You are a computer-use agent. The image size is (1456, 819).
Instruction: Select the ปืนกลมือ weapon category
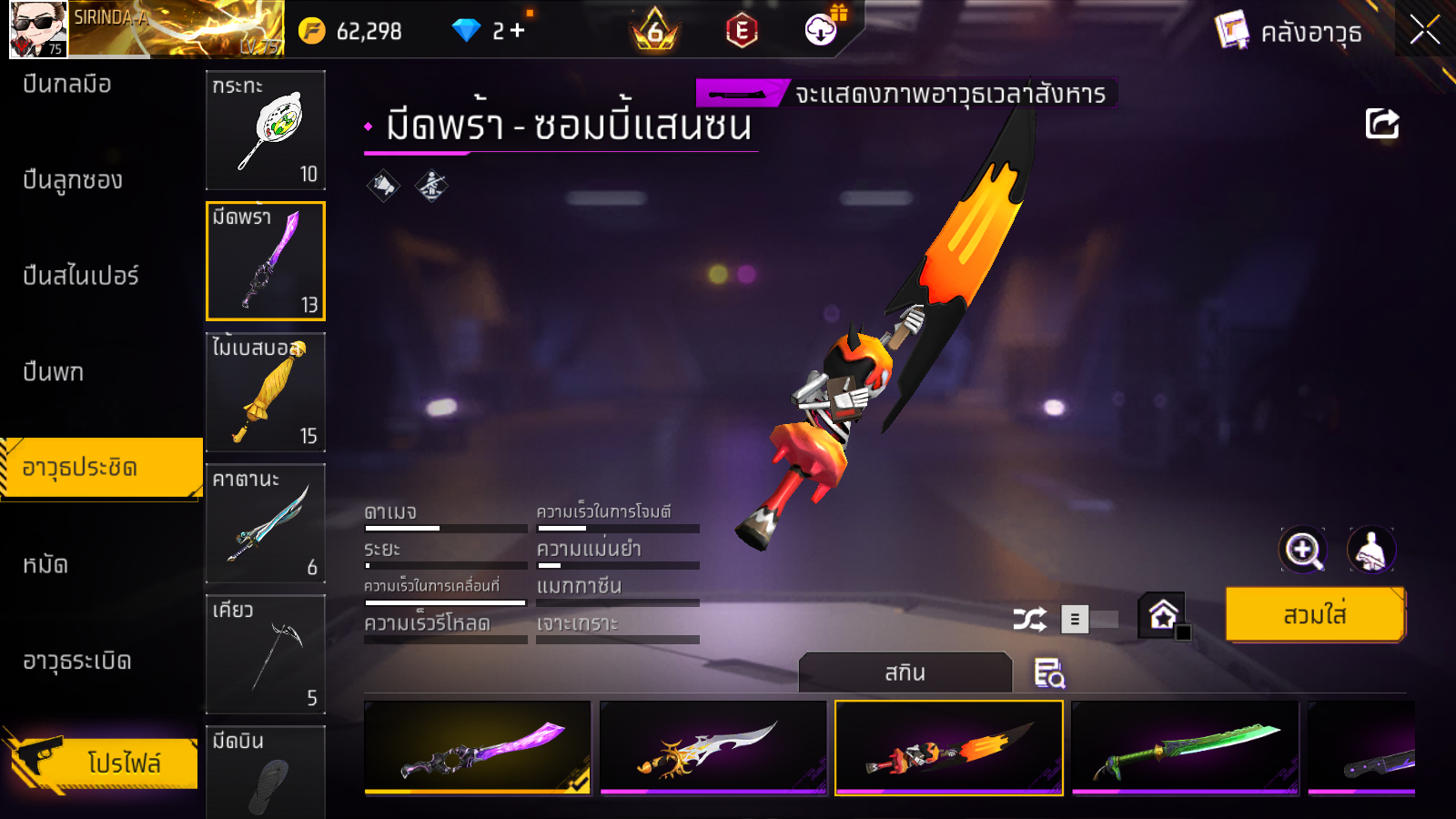[67, 85]
